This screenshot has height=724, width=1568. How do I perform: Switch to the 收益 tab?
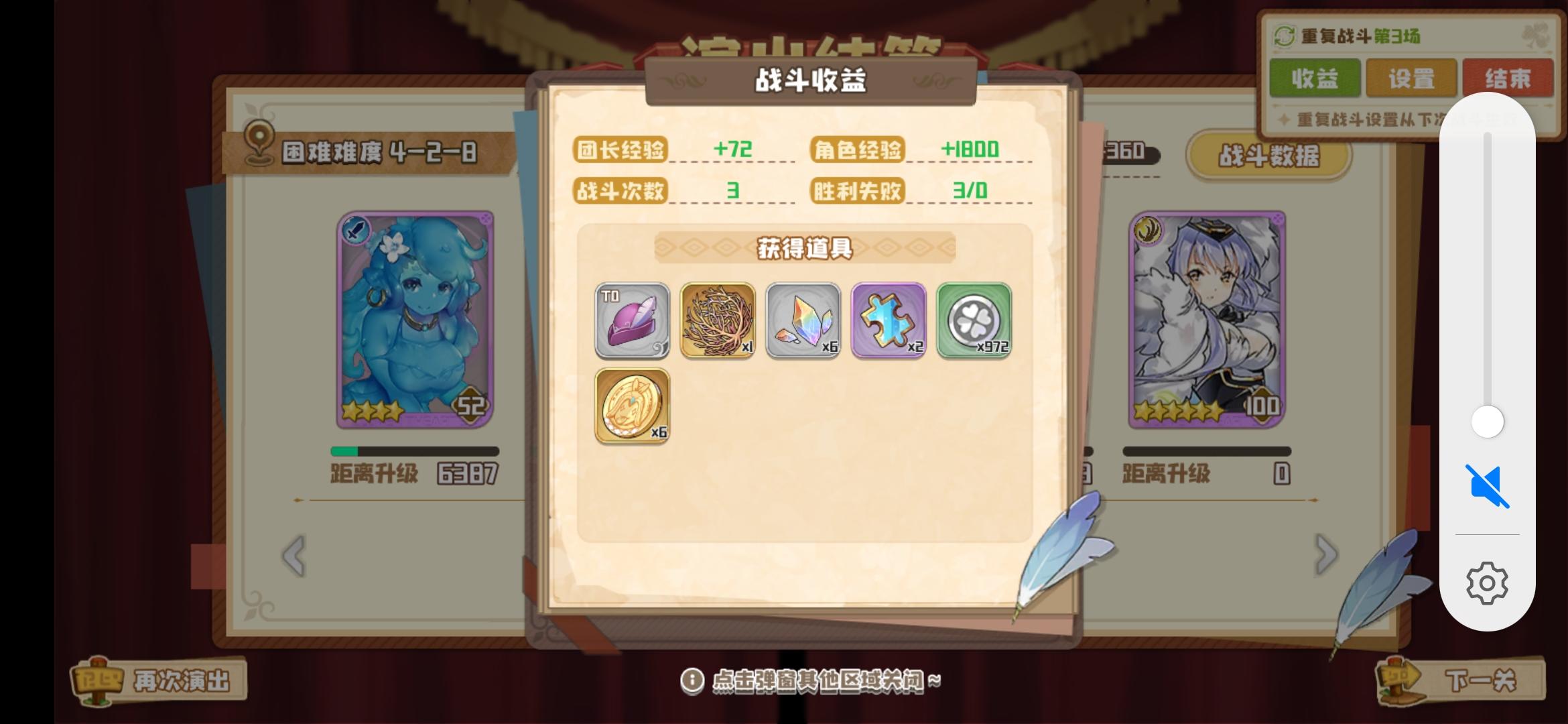click(x=1315, y=78)
